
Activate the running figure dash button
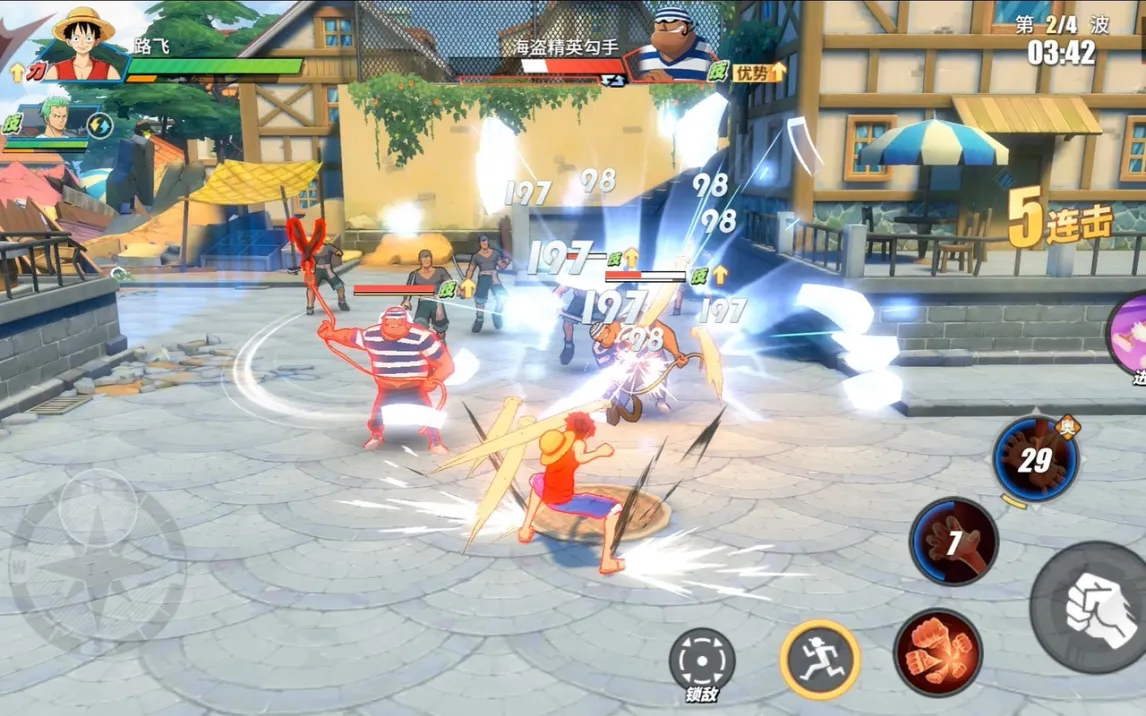(820, 658)
